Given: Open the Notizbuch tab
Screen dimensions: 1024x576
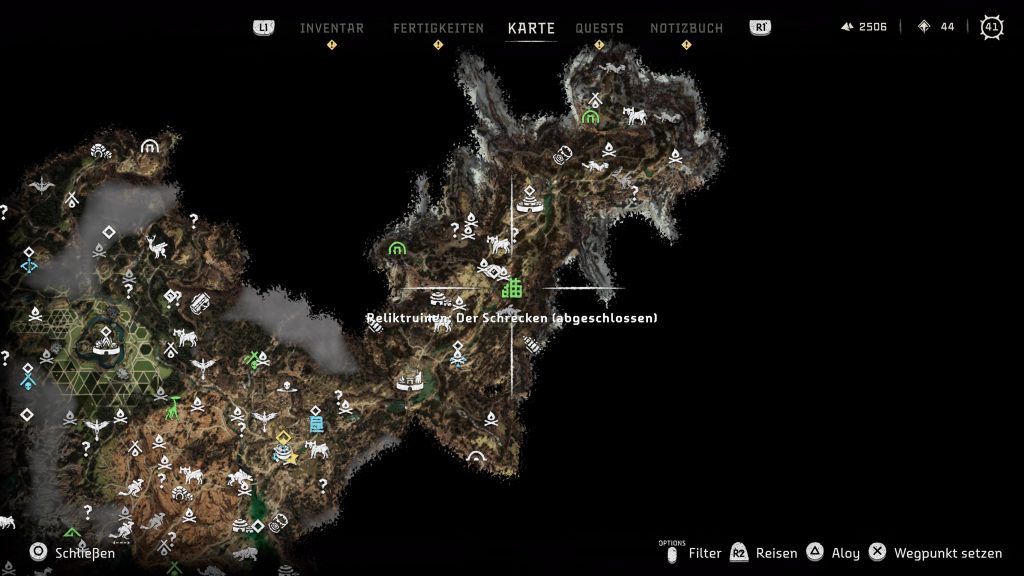Looking at the screenshot, I should pos(686,28).
